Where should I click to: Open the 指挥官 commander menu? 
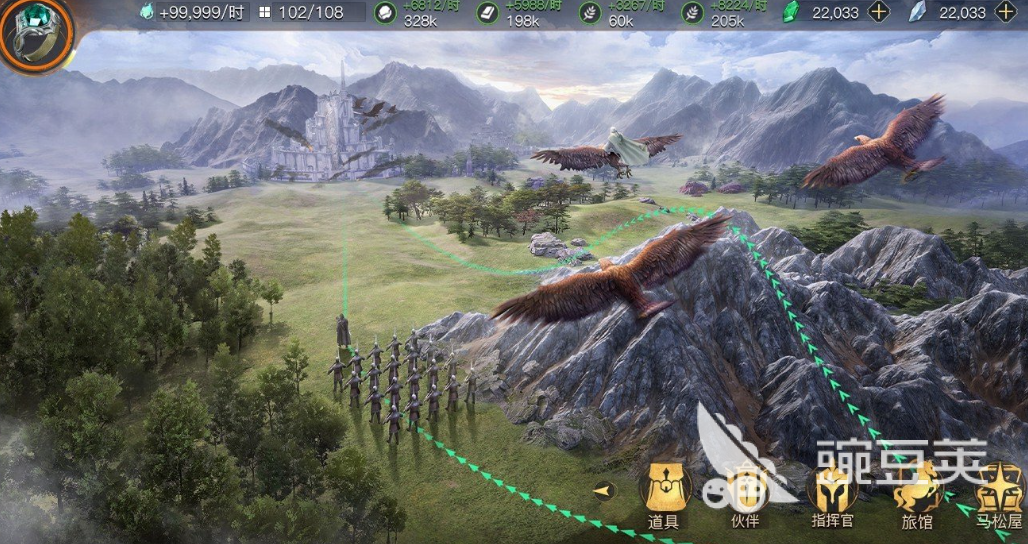[x=831, y=490]
